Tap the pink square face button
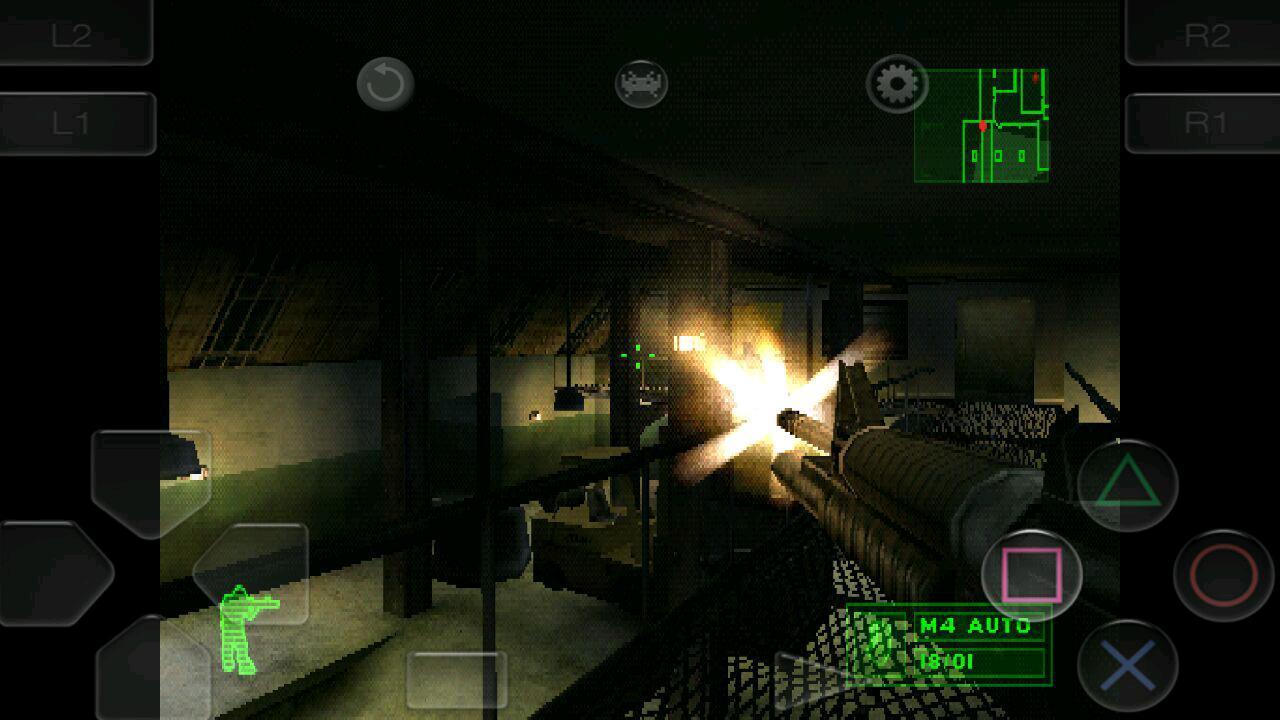 (x=1032, y=575)
